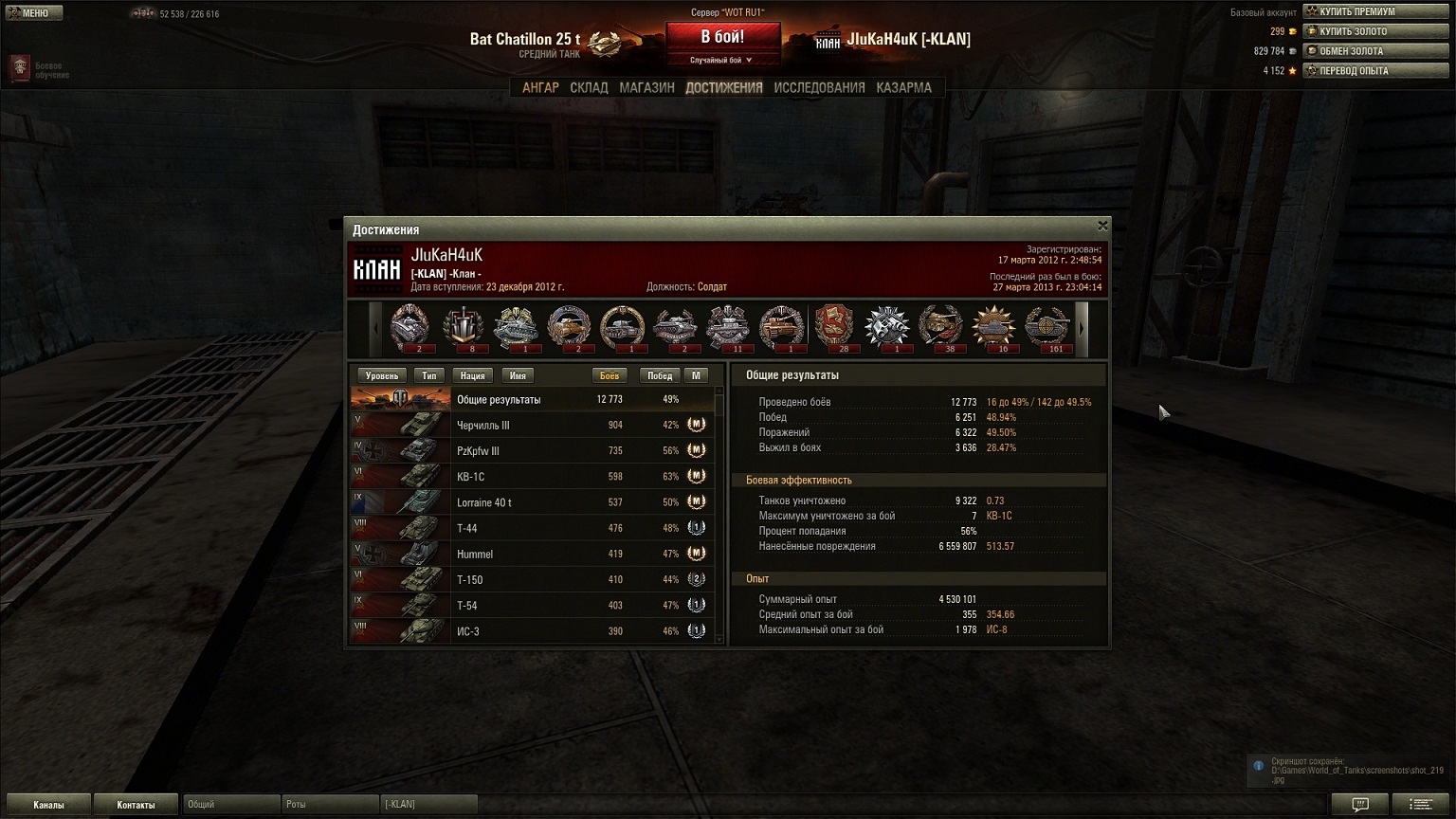Image resolution: width=1456 pixels, height=819 pixels.
Task: Select the ИССЛЕДОВАНИЯ tab
Action: point(819,87)
